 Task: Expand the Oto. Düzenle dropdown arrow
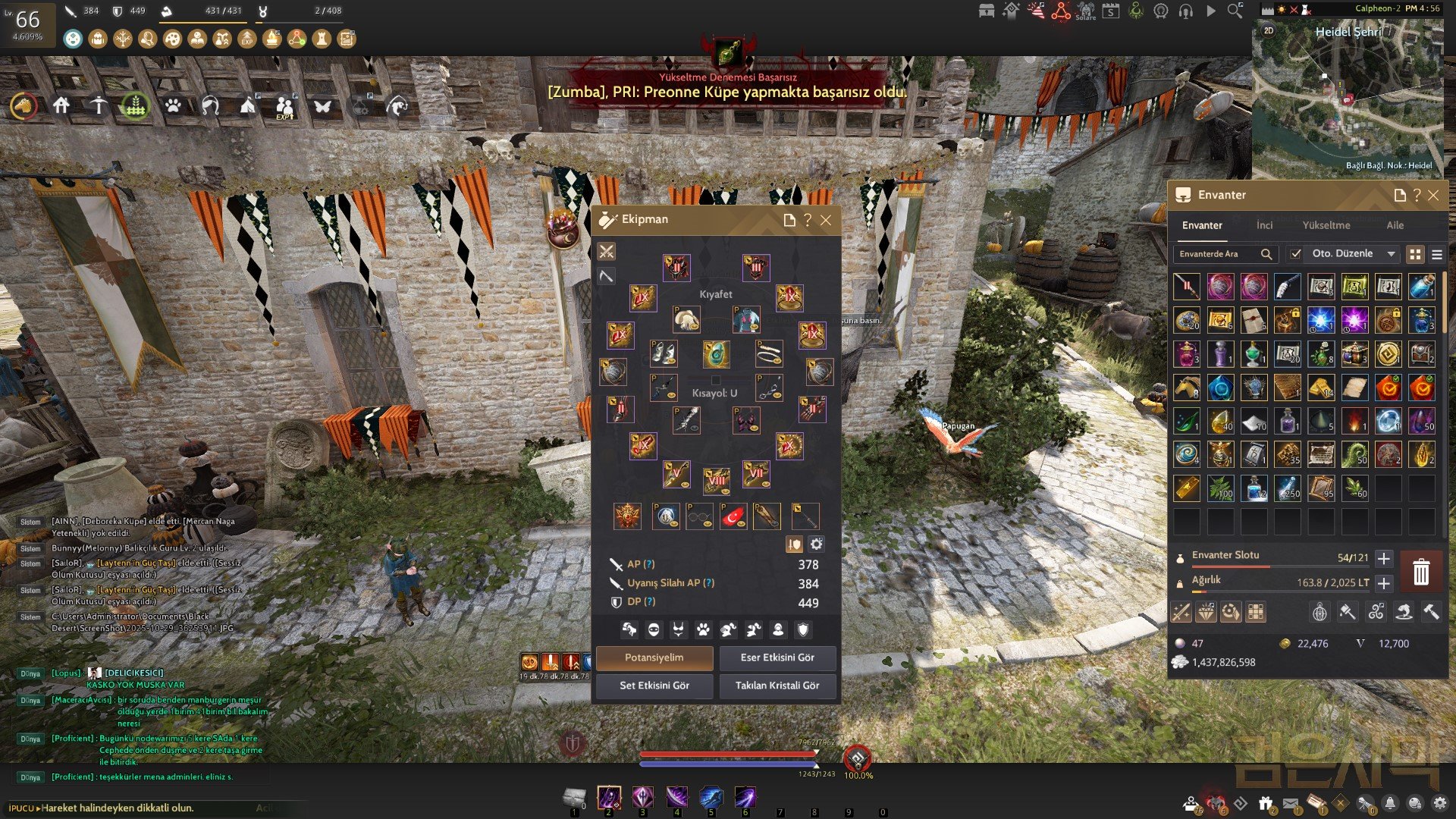1391,254
